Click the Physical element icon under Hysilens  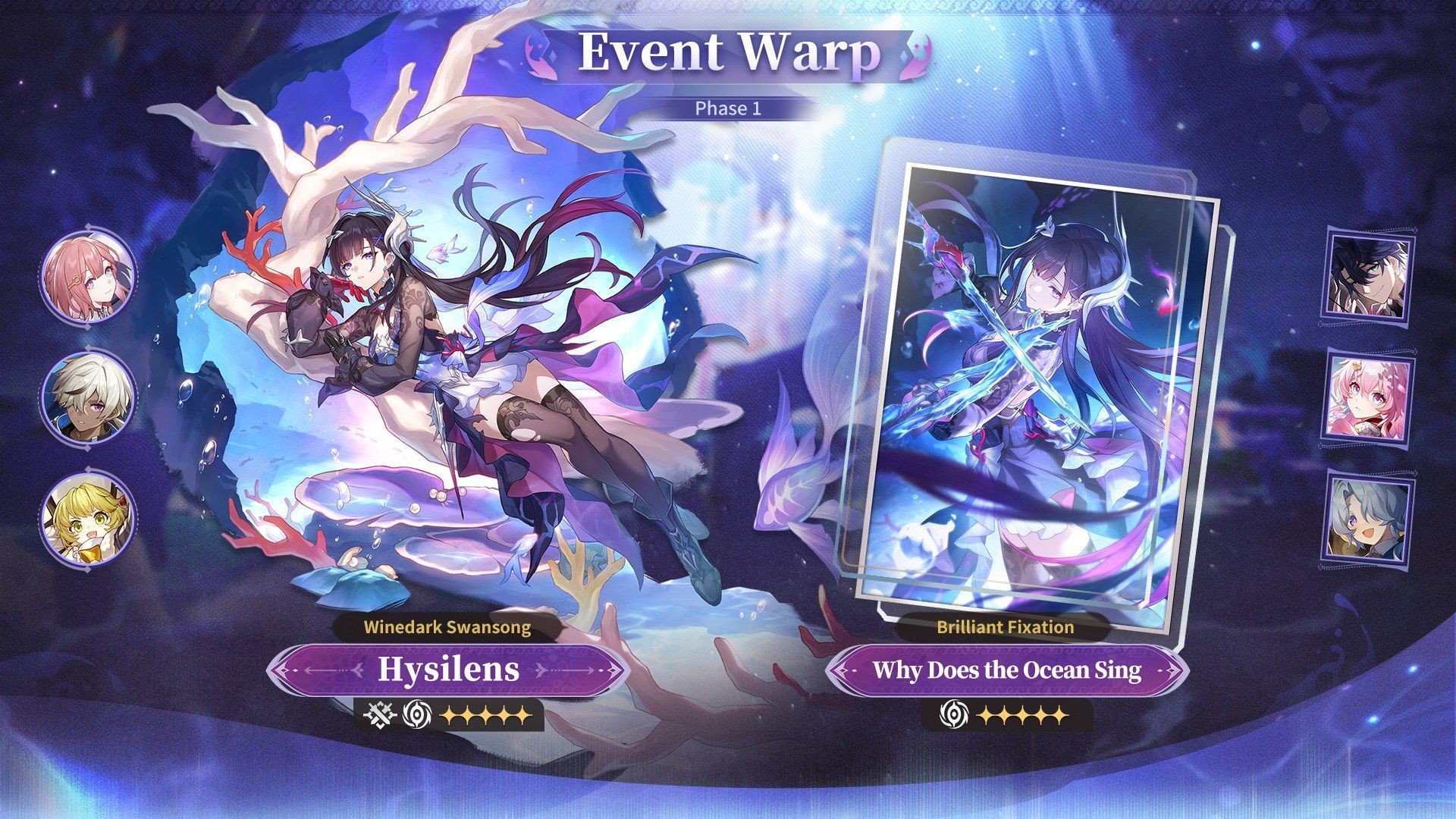click(379, 714)
